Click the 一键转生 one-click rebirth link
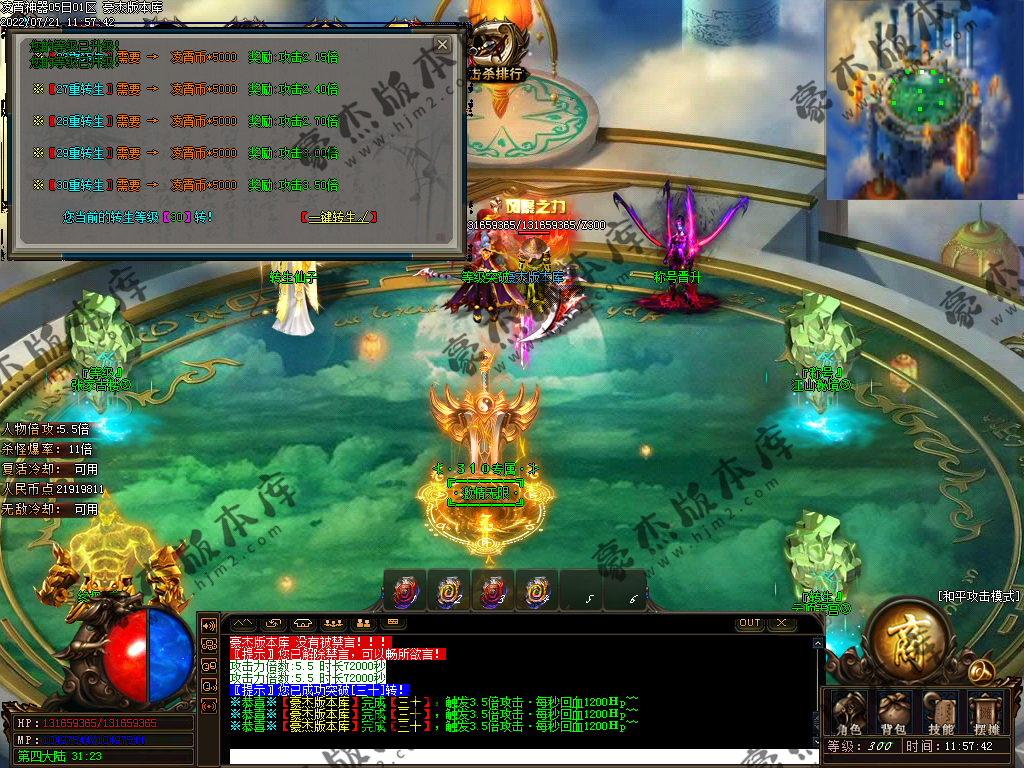1024x768 pixels. 339,216
